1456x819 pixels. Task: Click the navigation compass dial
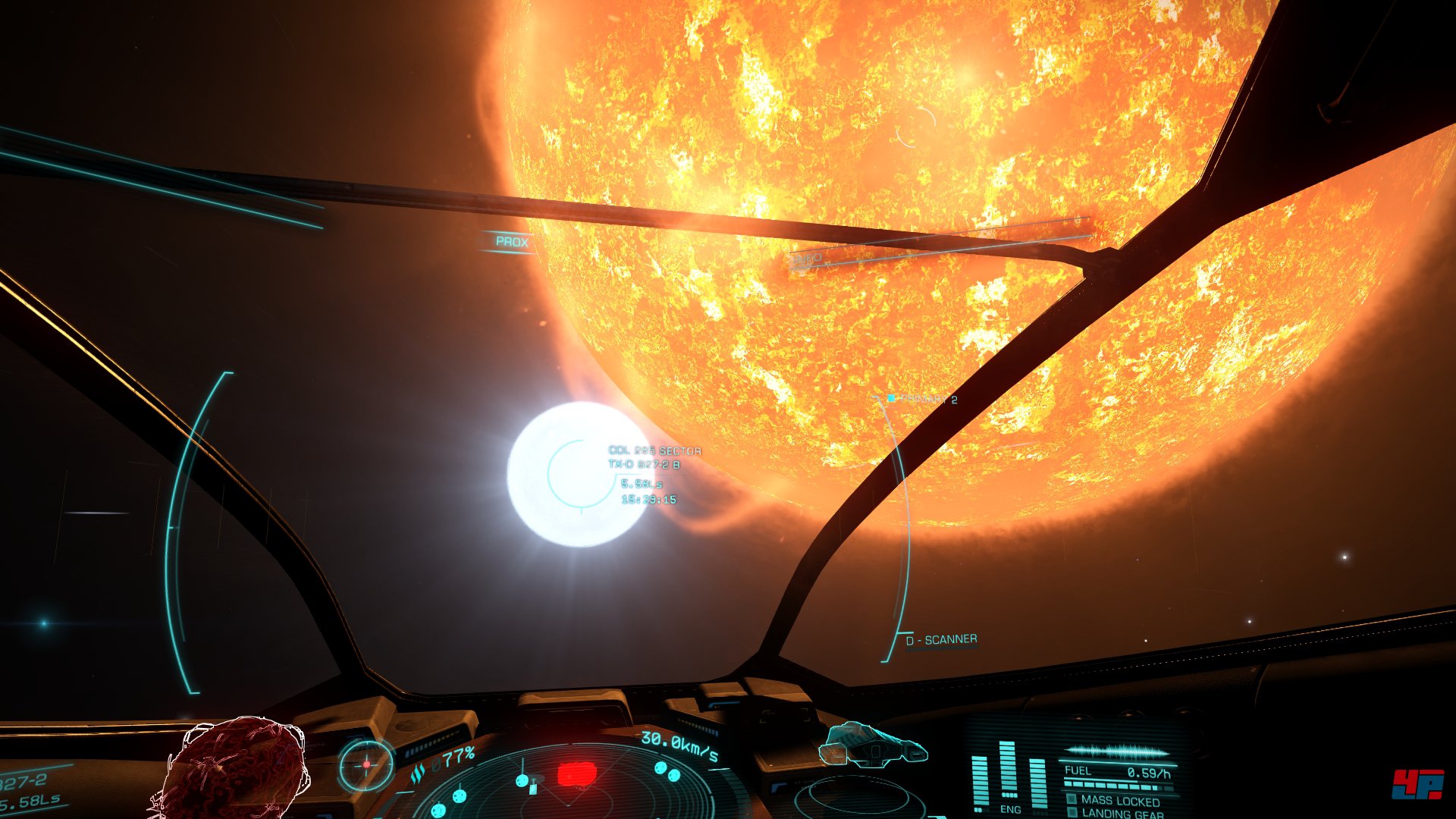point(366,764)
